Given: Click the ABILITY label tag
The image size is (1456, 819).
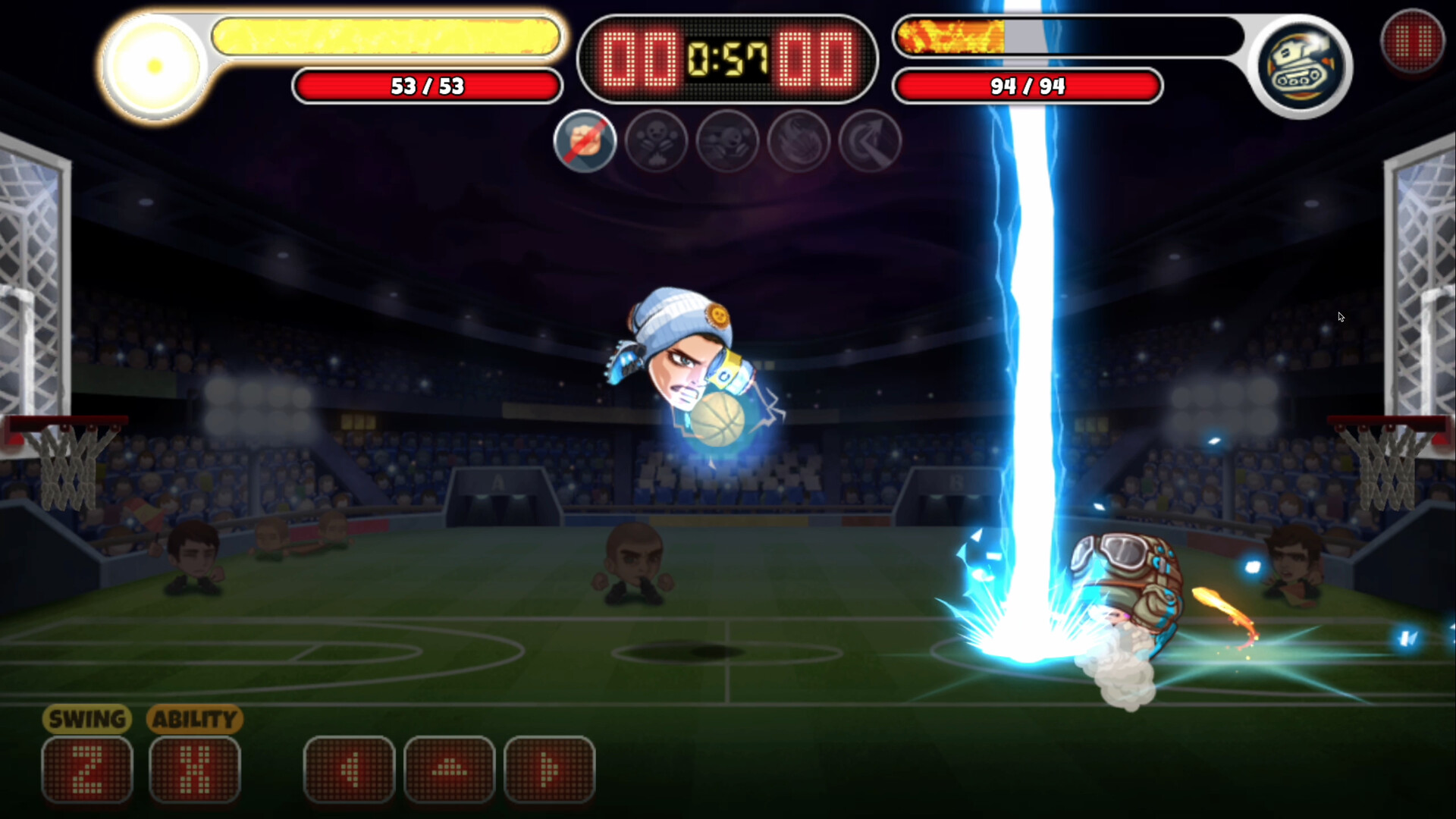Looking at the screenshot, I should 193,719.
